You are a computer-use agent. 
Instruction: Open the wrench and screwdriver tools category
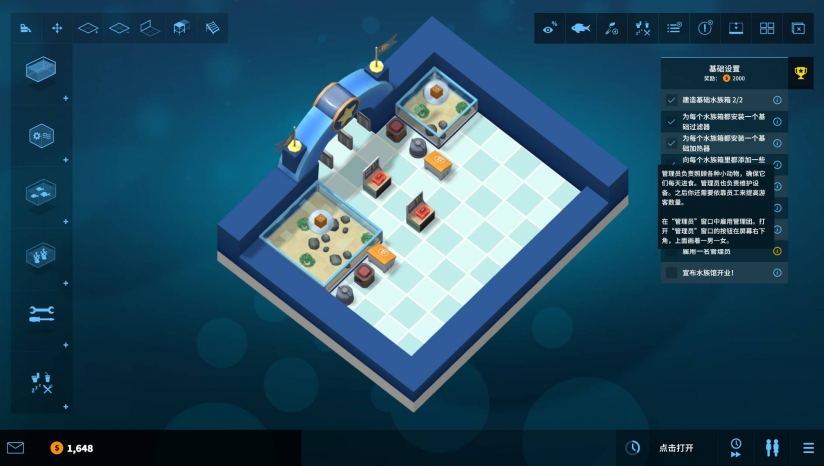click(x=41, y=314)
